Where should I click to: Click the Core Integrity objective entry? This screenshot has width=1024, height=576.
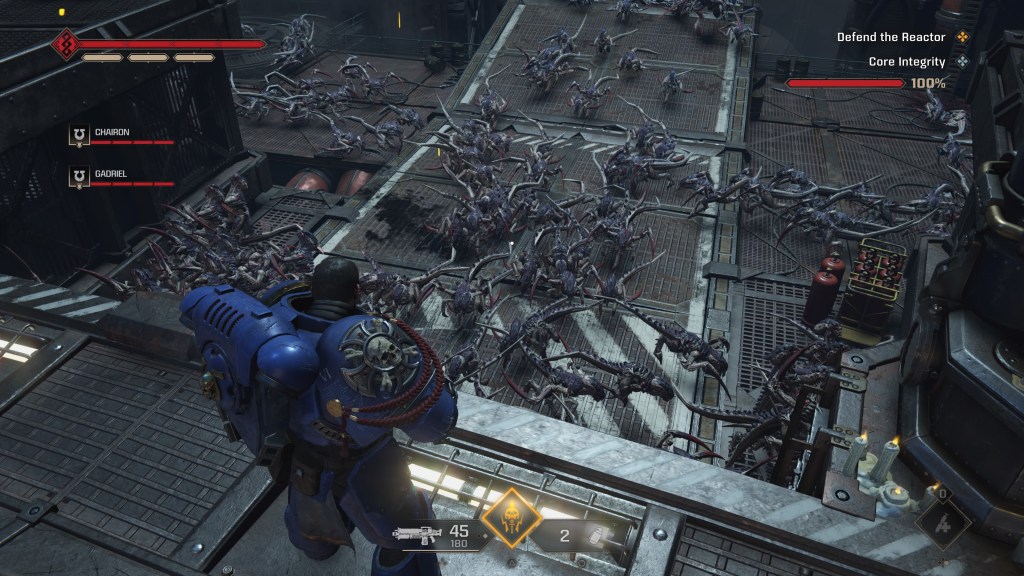point(906,62)
